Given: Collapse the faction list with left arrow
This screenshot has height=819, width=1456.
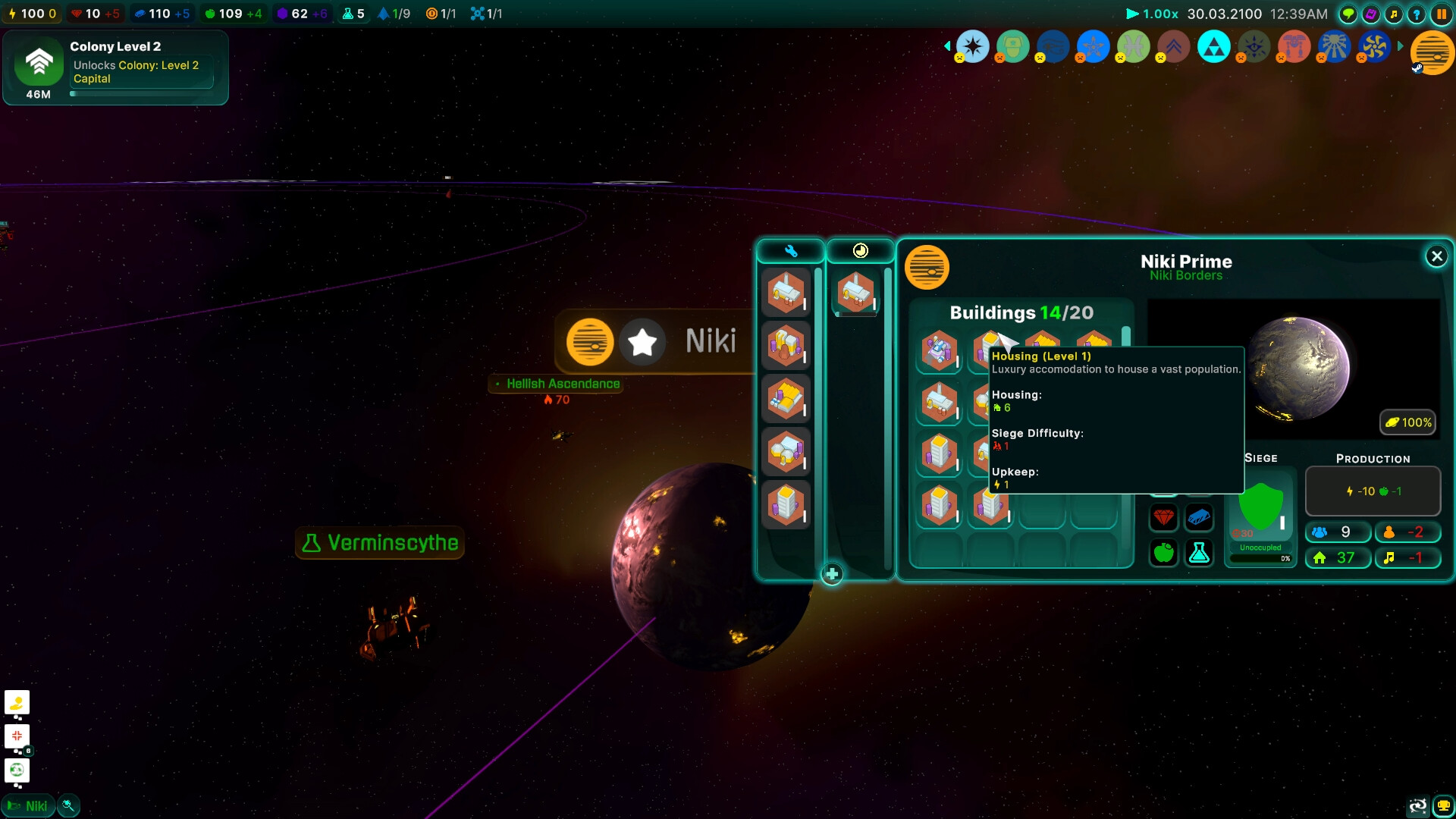Looking at the screenshot, I should pyautogui.click(x=946, y=46).
